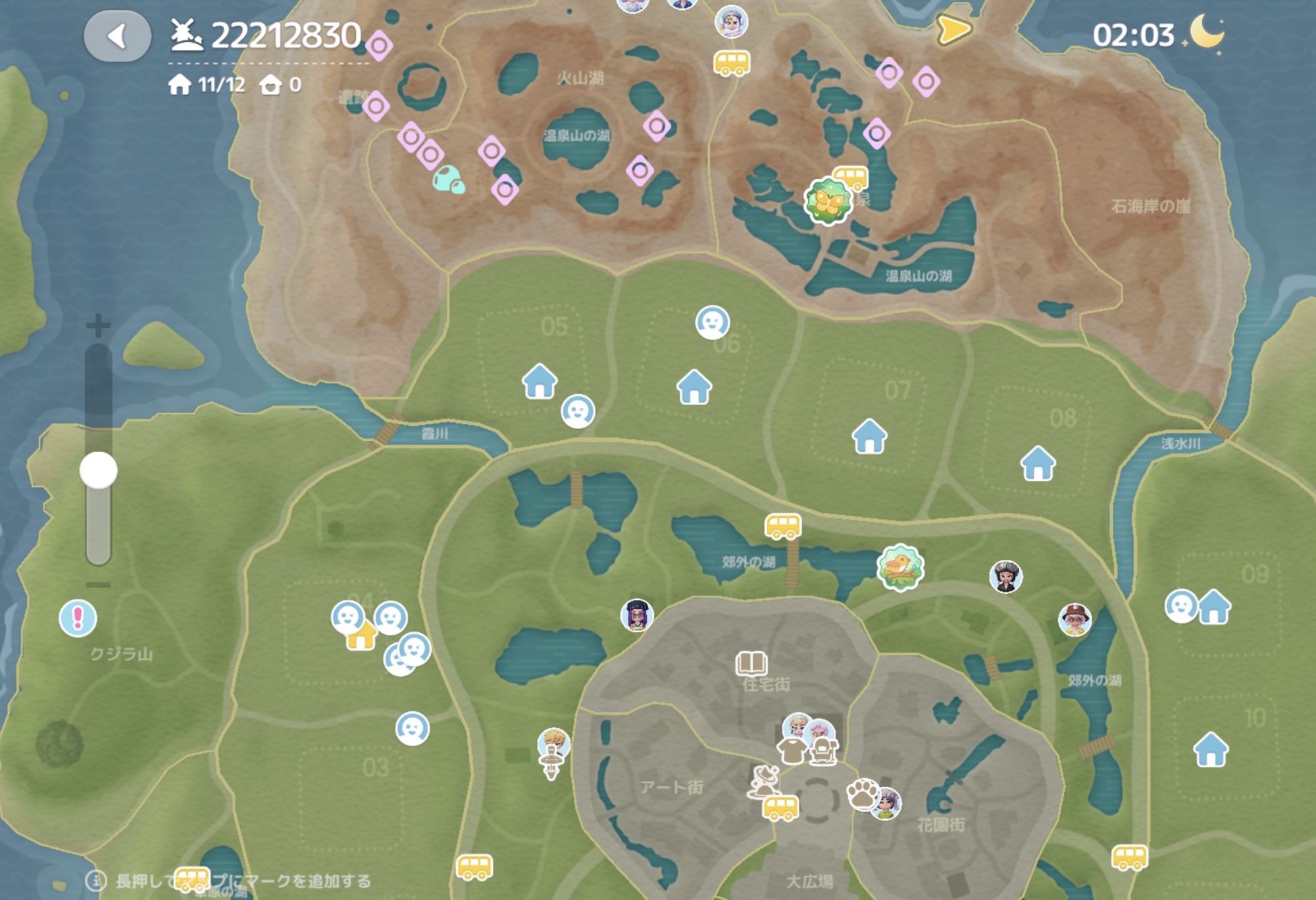Select the player avatar with black hat
Screen dimensions: 1316x900
[x=1005, y=577]
